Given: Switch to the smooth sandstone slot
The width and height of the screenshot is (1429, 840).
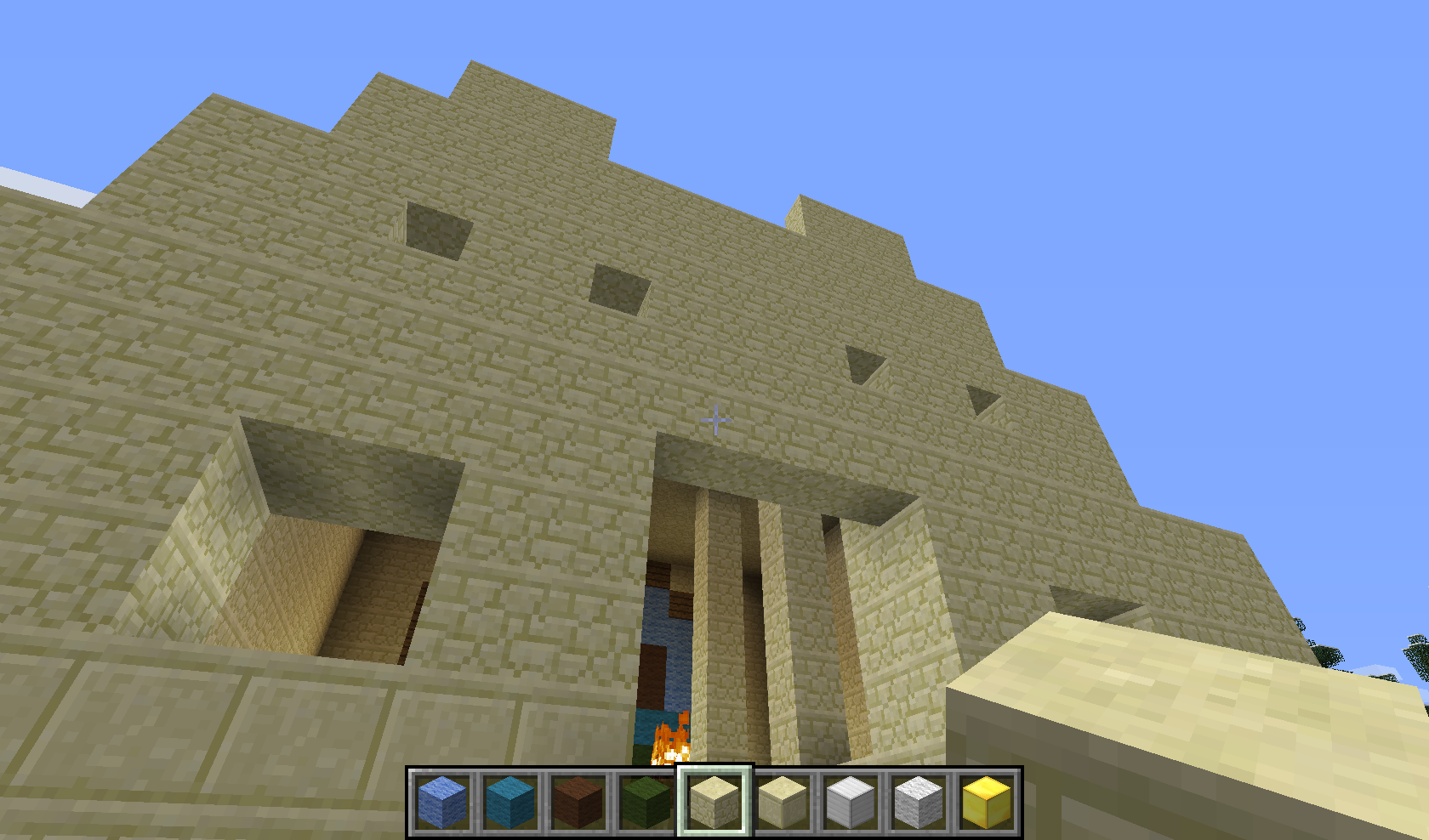Looking at the screenshot, I should click(x=783, y=802).
